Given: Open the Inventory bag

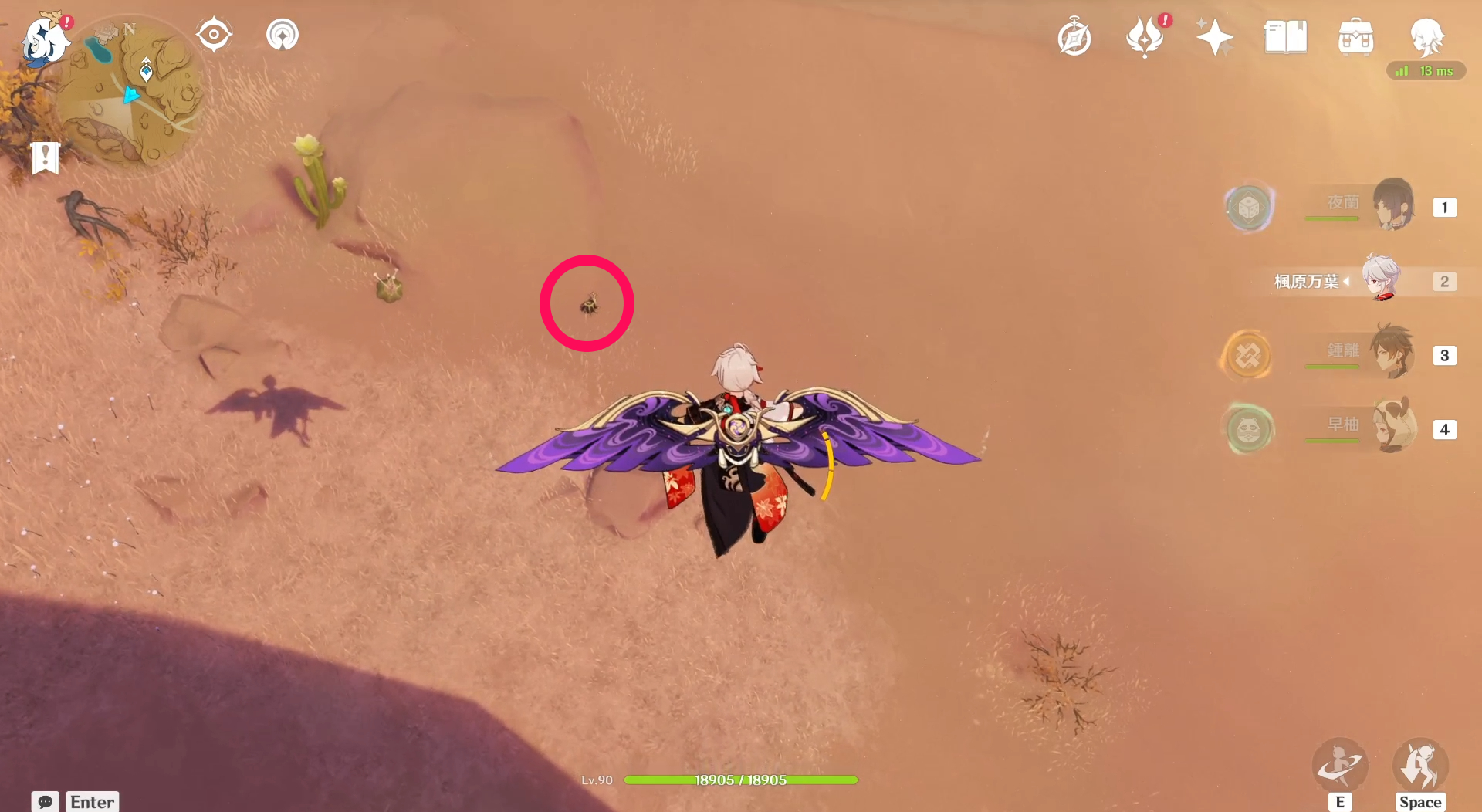Looking at the screenshot, I should click(x=1356, y=36).
